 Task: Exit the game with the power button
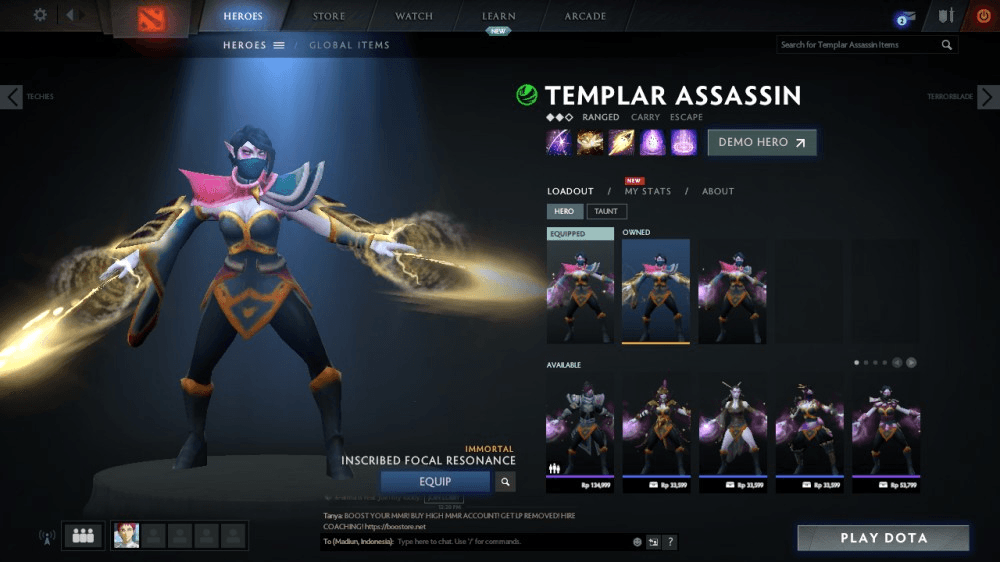tap(983, 16)
